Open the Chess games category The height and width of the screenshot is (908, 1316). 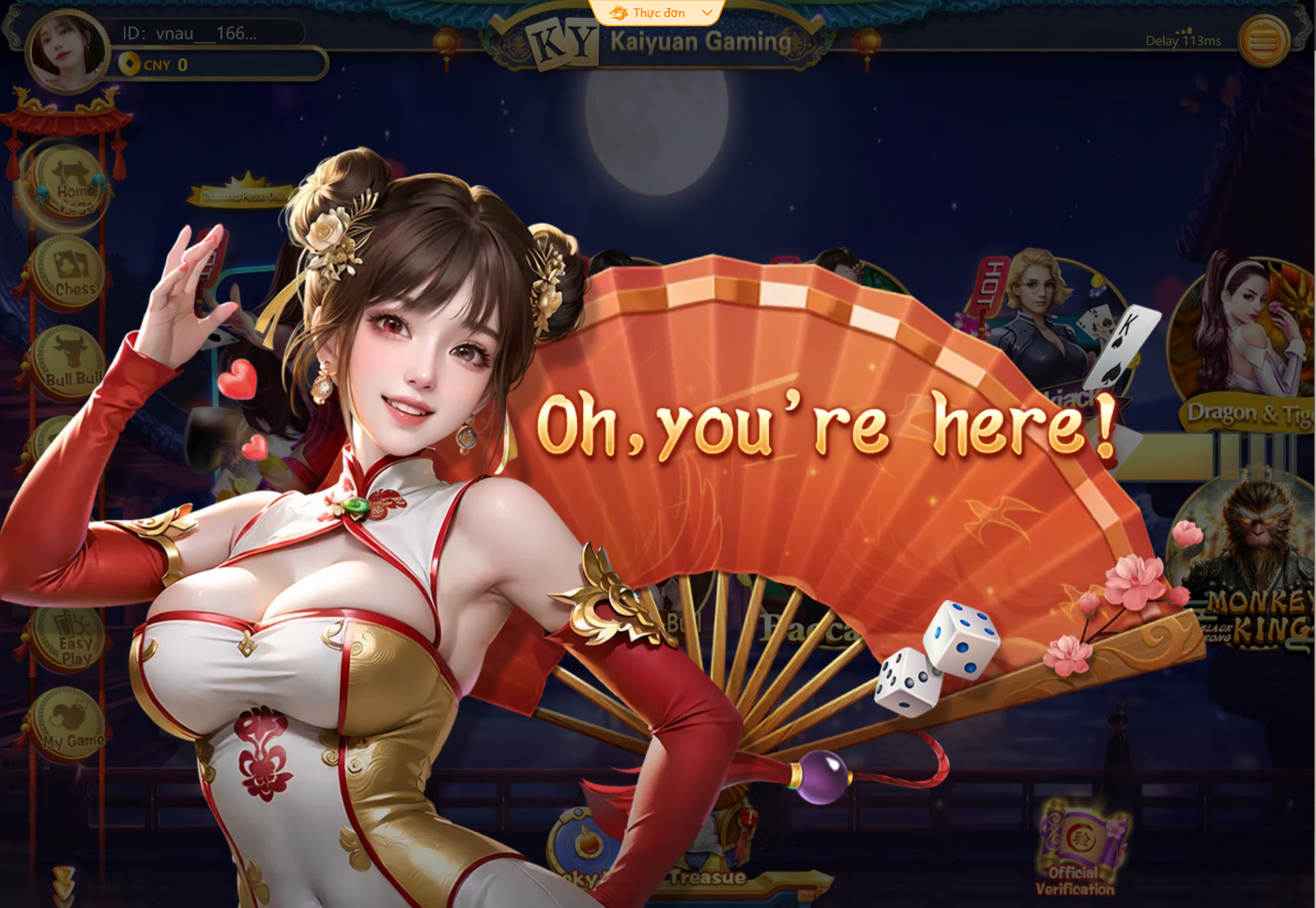pyautogui.click(x=68, y=270)
